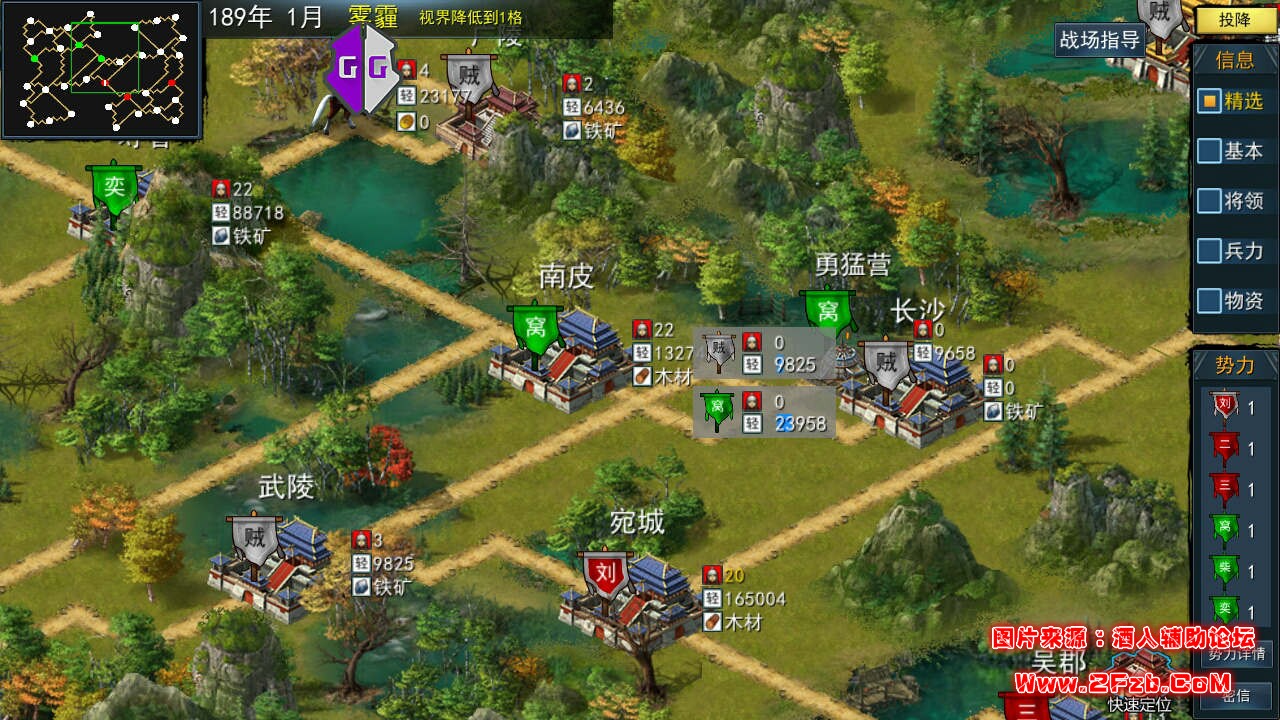
Task: Select the 物资 supplies checkbox
Action: pyautogui.click(x=1209, y=300)
